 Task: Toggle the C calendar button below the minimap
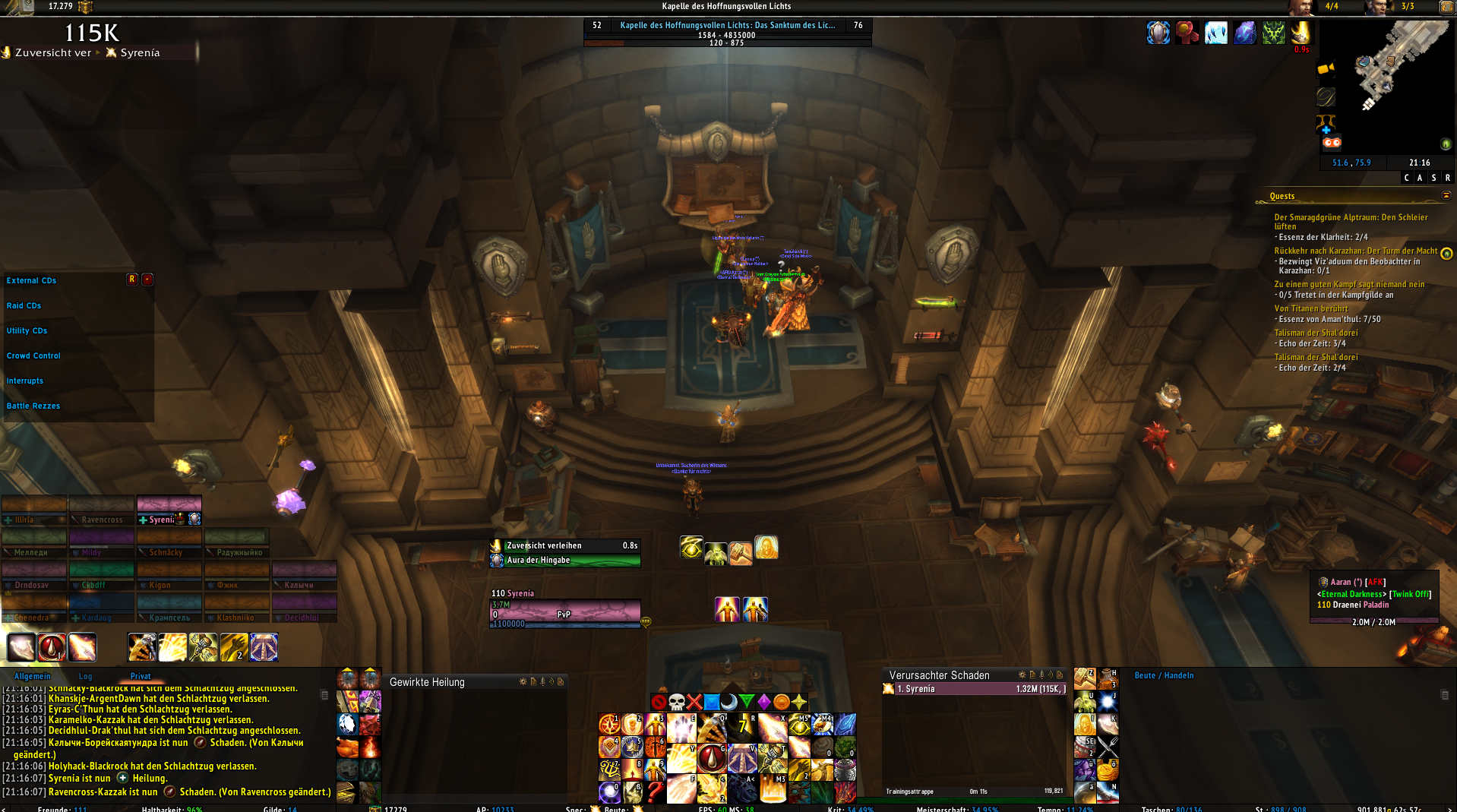(x=1405, y=177)
